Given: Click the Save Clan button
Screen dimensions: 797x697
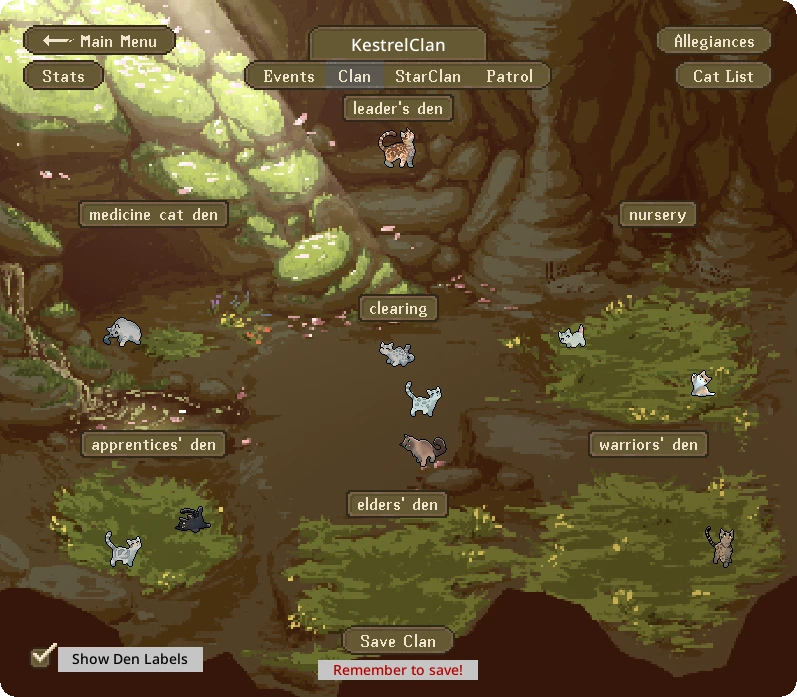Looking at the screenshot, I should [x=398, y=641].
